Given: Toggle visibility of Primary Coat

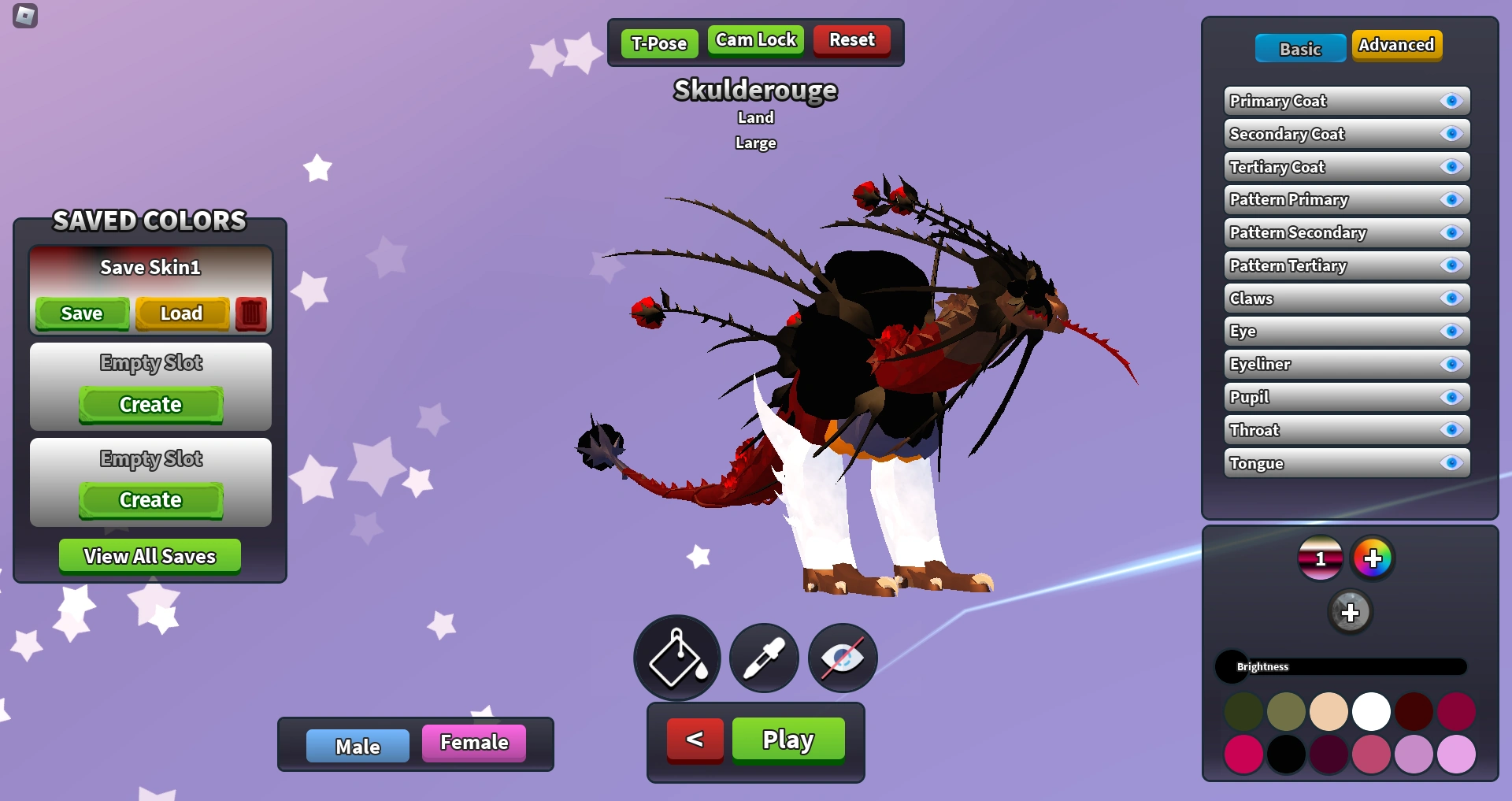Looking at the screenshot, I should pyautogui.click(x=1451, y=101).
